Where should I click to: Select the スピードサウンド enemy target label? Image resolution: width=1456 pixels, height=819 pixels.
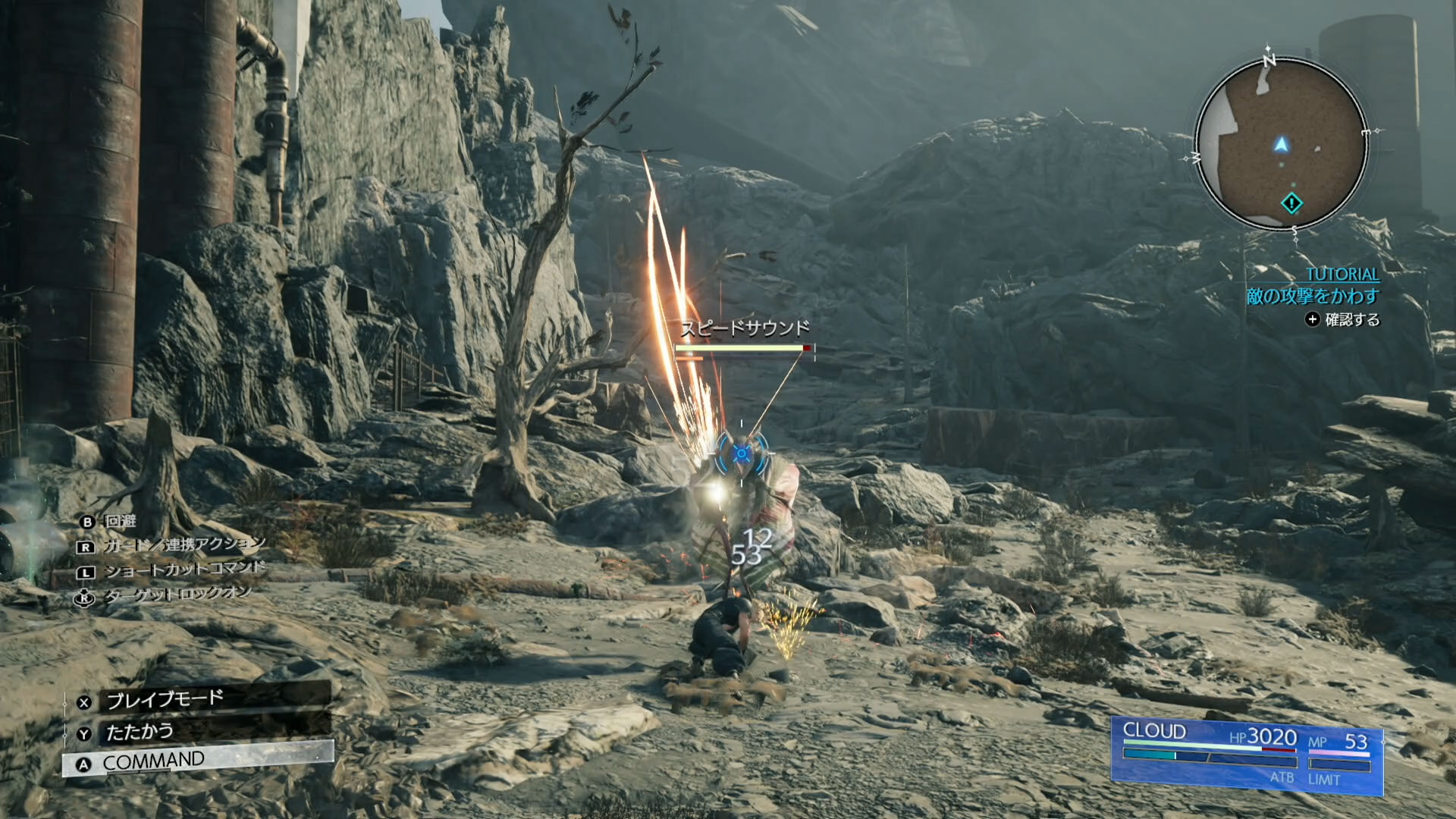pos(745,328)
